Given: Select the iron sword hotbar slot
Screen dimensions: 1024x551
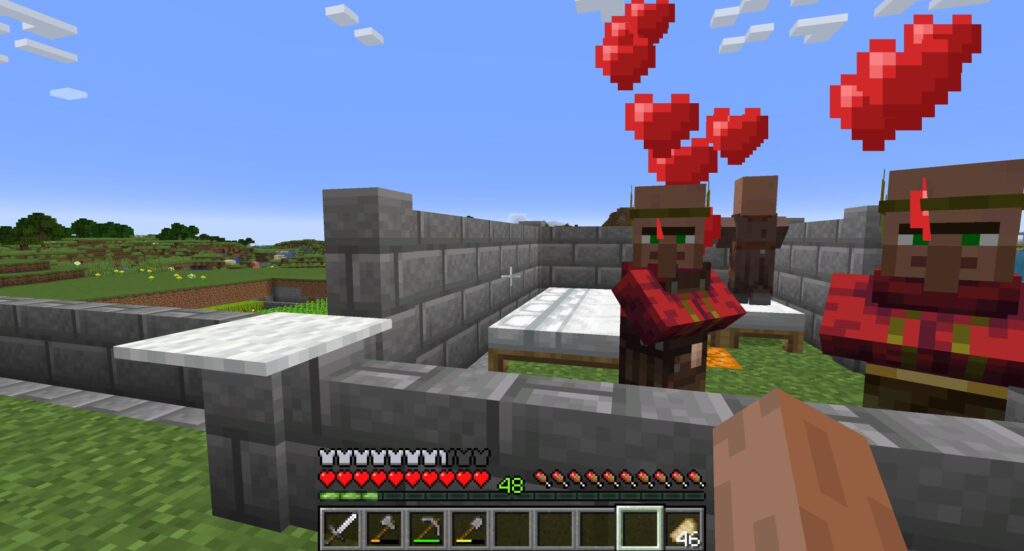Looking at the screenshot, I should [342, 527].
